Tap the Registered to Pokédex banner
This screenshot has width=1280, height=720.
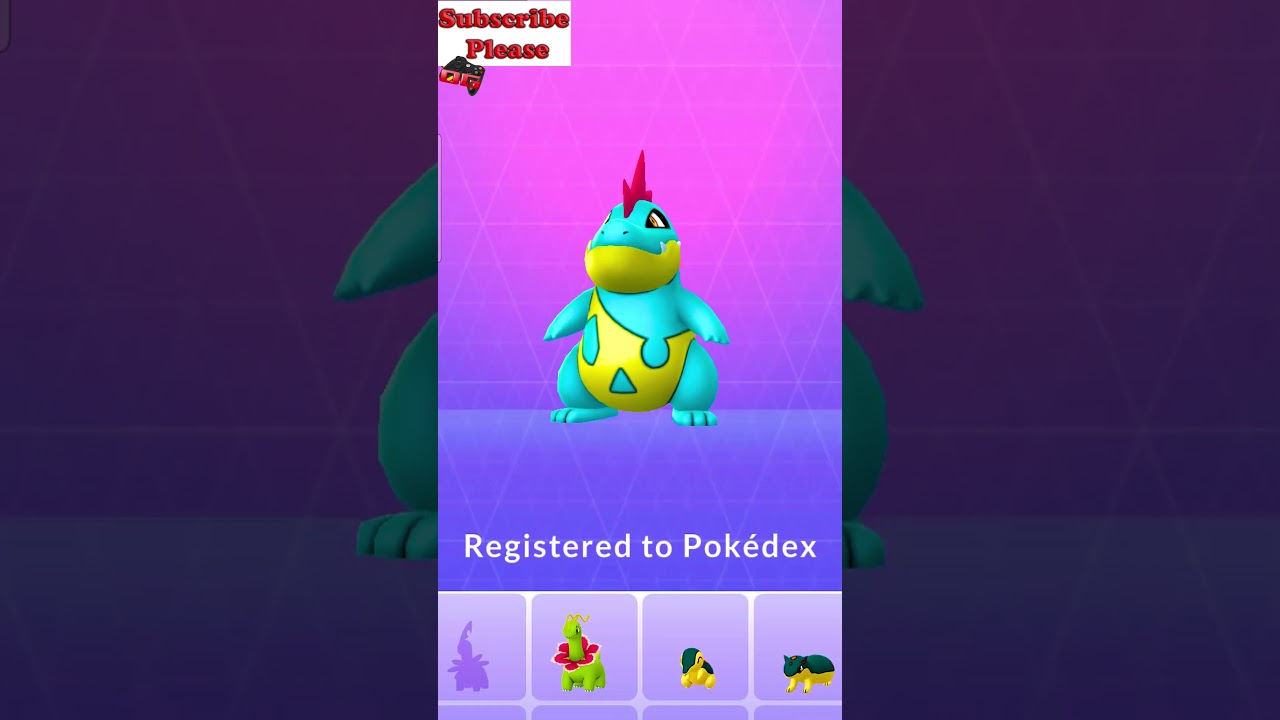tap(640, 547)
